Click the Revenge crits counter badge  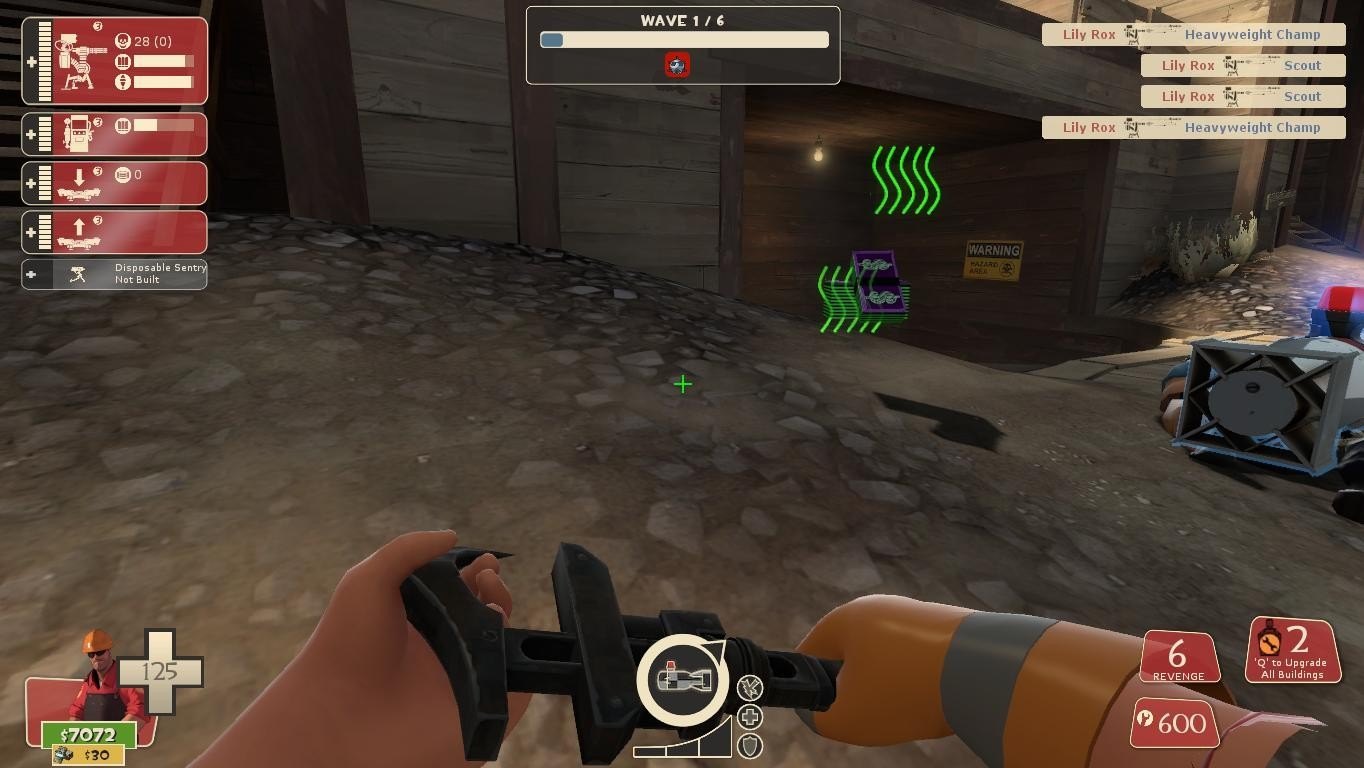point(1178,659)
